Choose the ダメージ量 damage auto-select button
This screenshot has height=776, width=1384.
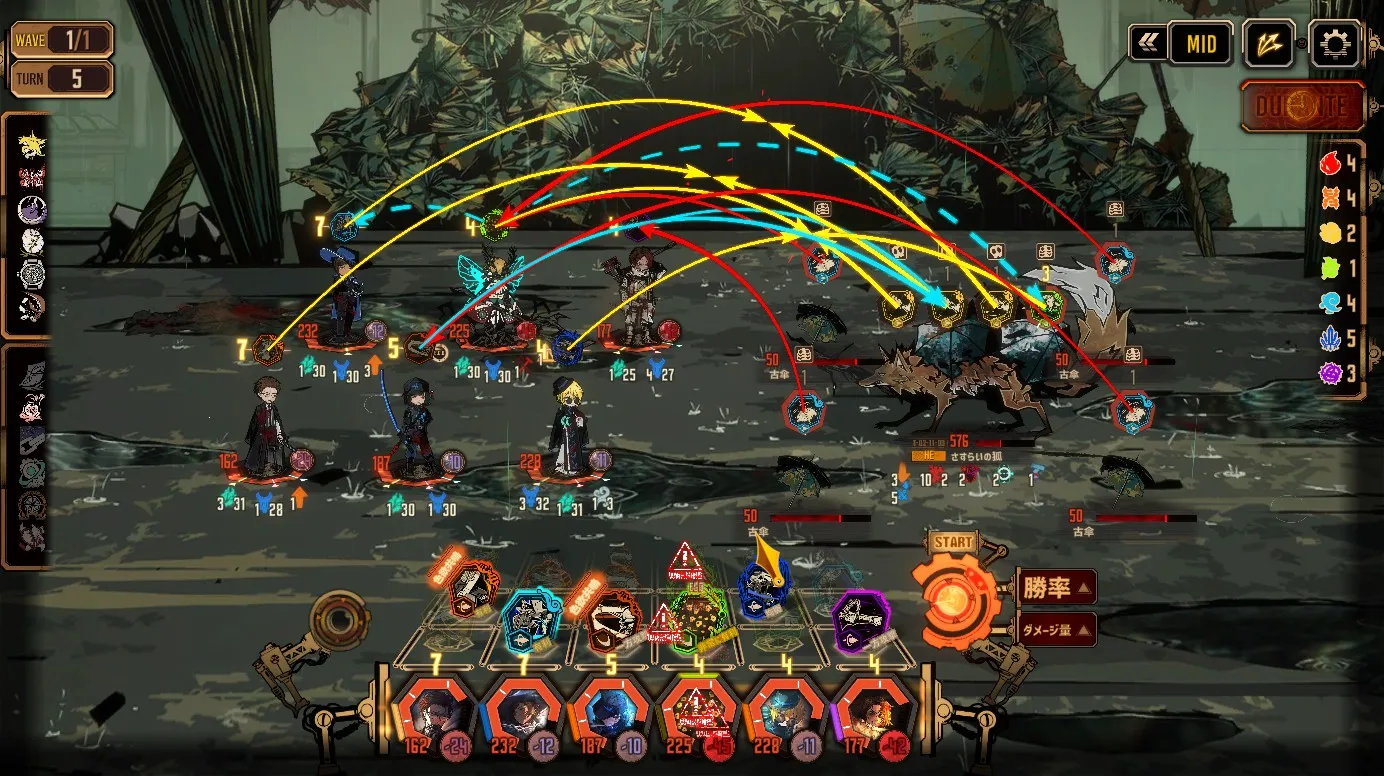1057,629
